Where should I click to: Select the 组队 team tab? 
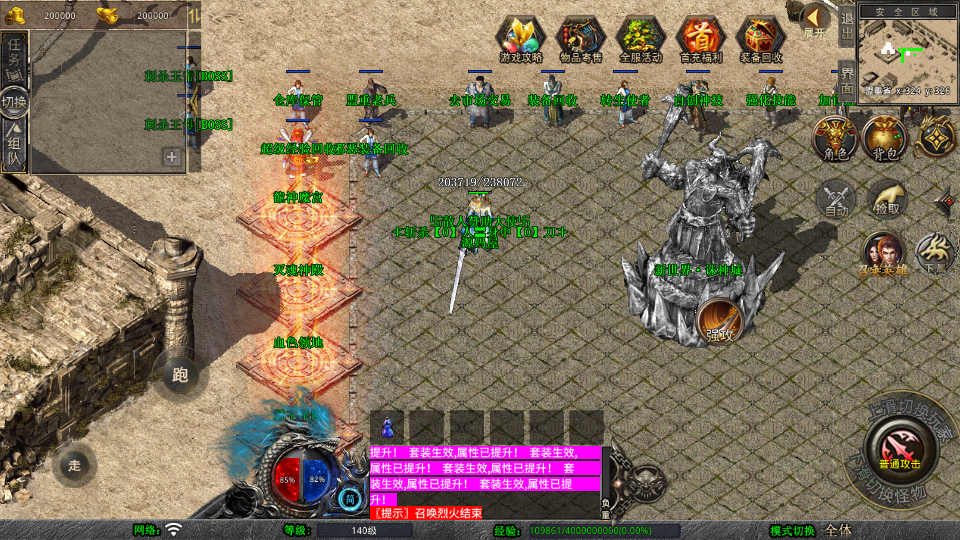pyautogui.click(x=14, y=146)
